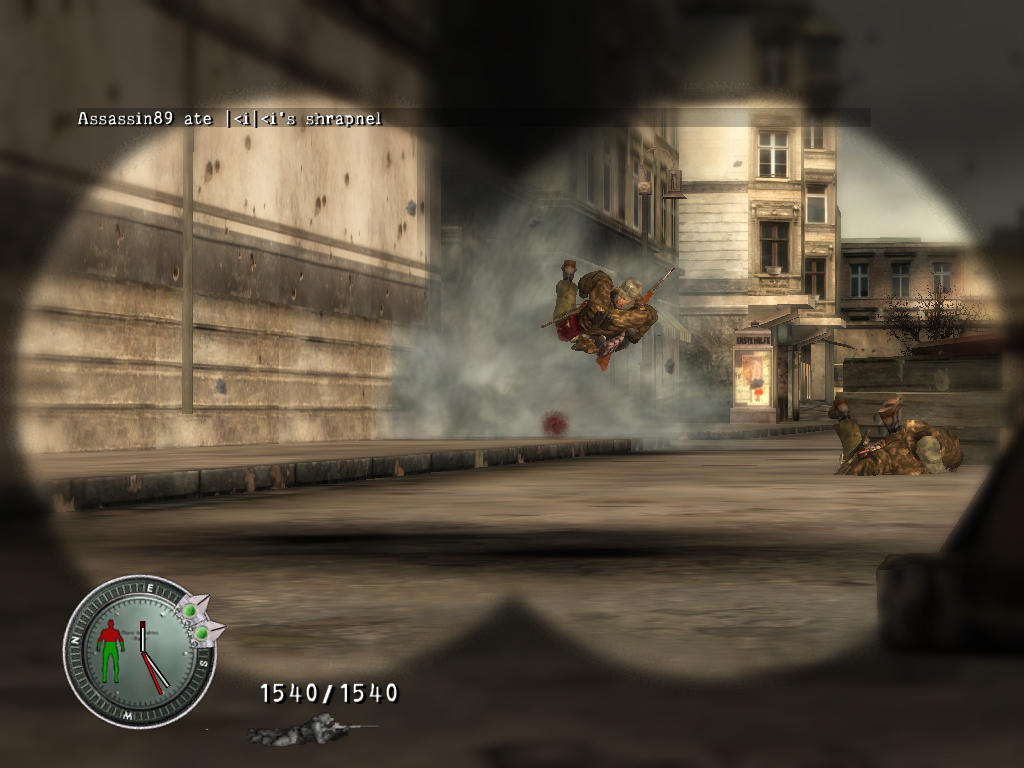The width and height of the screenshot is (1024, 768).
Task: Click the Assassin89 kill feed message
Action: pos(230,119)
